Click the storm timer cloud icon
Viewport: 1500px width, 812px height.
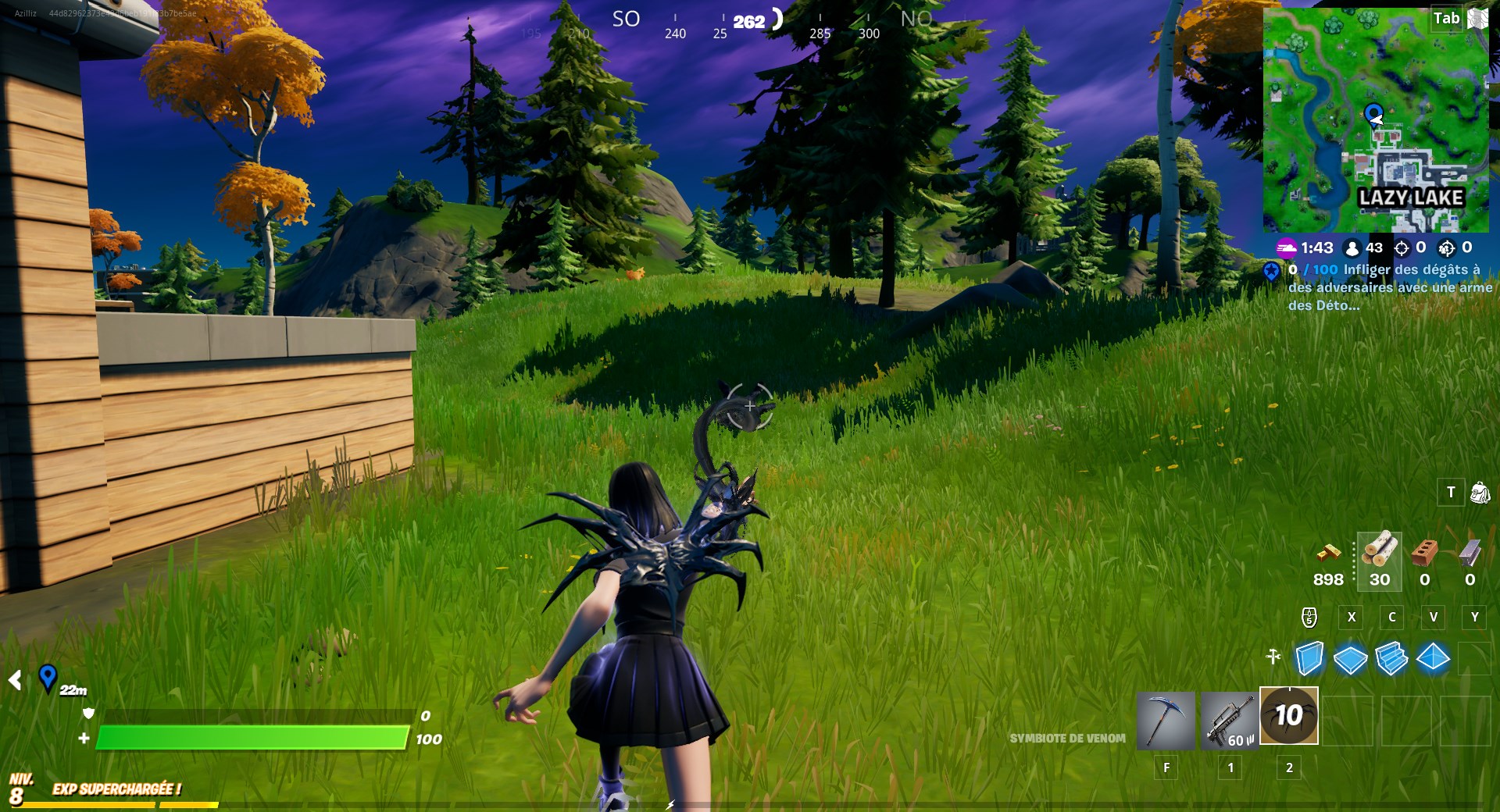click(1287, 248)
